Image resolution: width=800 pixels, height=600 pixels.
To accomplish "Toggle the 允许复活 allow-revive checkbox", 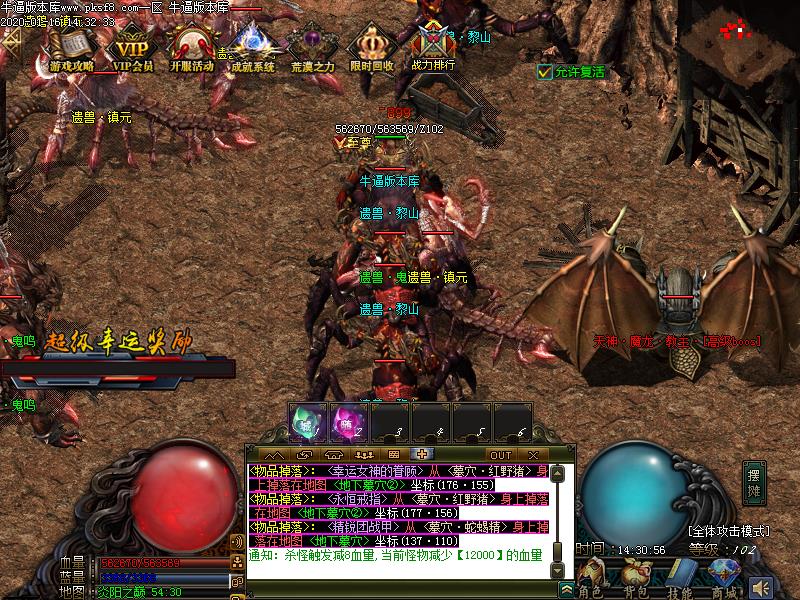I will click(544, 72).
